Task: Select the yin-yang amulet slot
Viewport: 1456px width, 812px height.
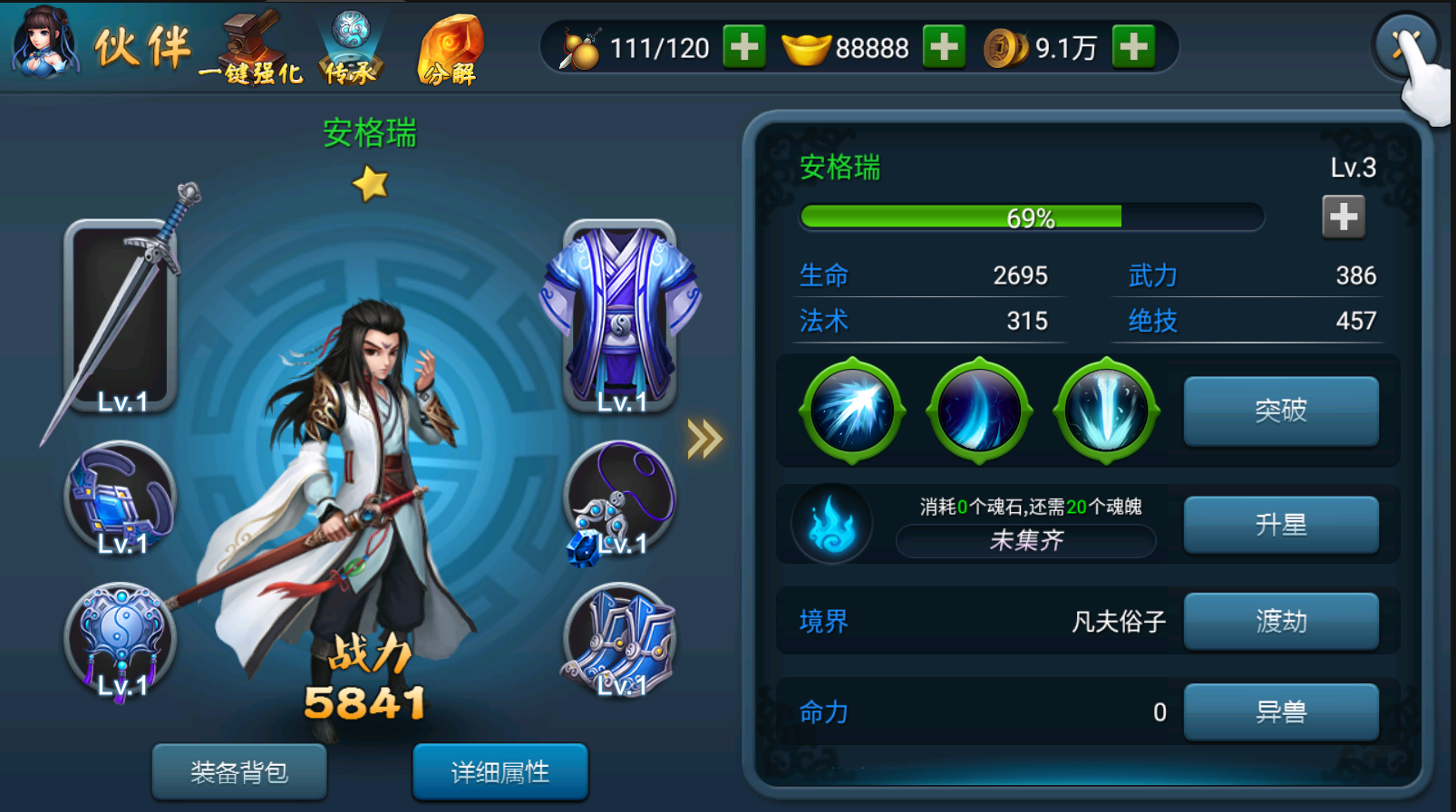Action: pyautogui.click(x=121, y=640)
